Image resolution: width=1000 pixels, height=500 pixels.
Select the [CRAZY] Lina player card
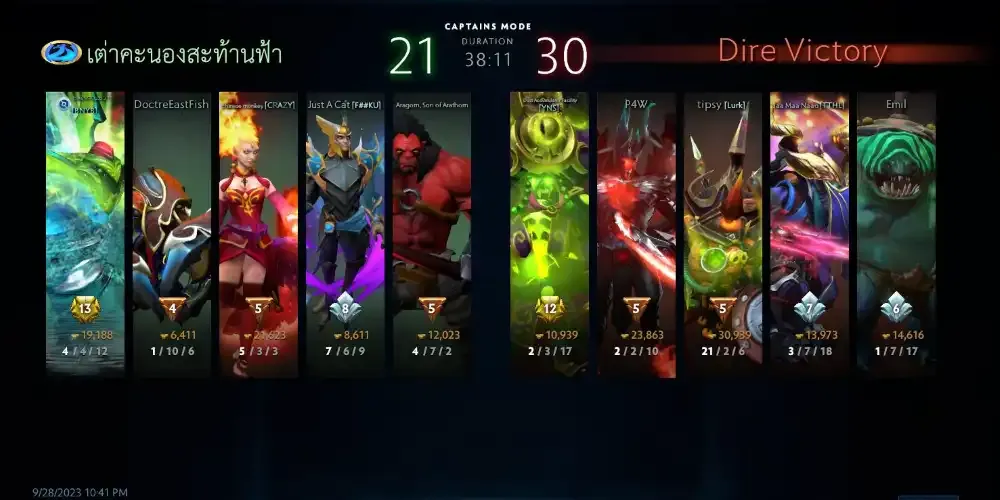[x=258, y=230]
